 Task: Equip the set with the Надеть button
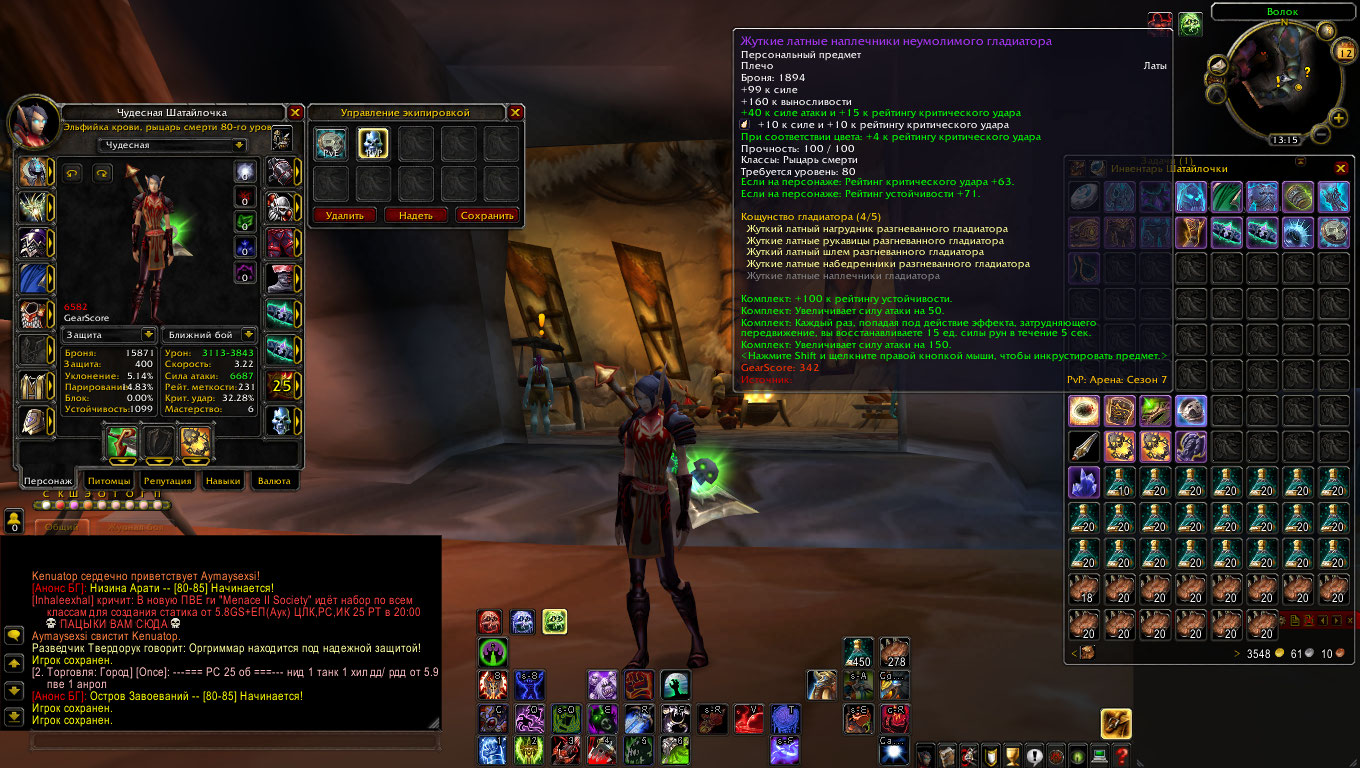(416, 215)
